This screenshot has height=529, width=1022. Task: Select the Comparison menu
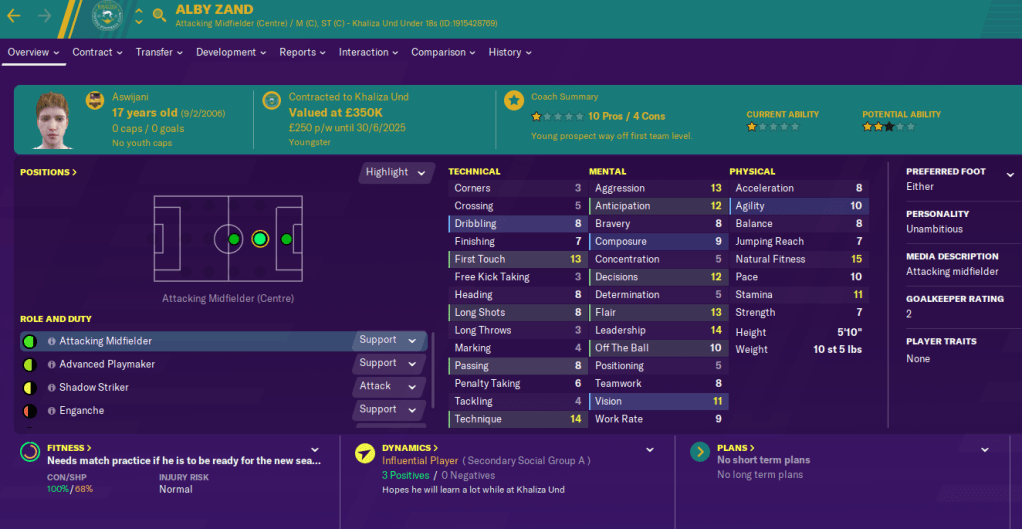coord(443,52)
